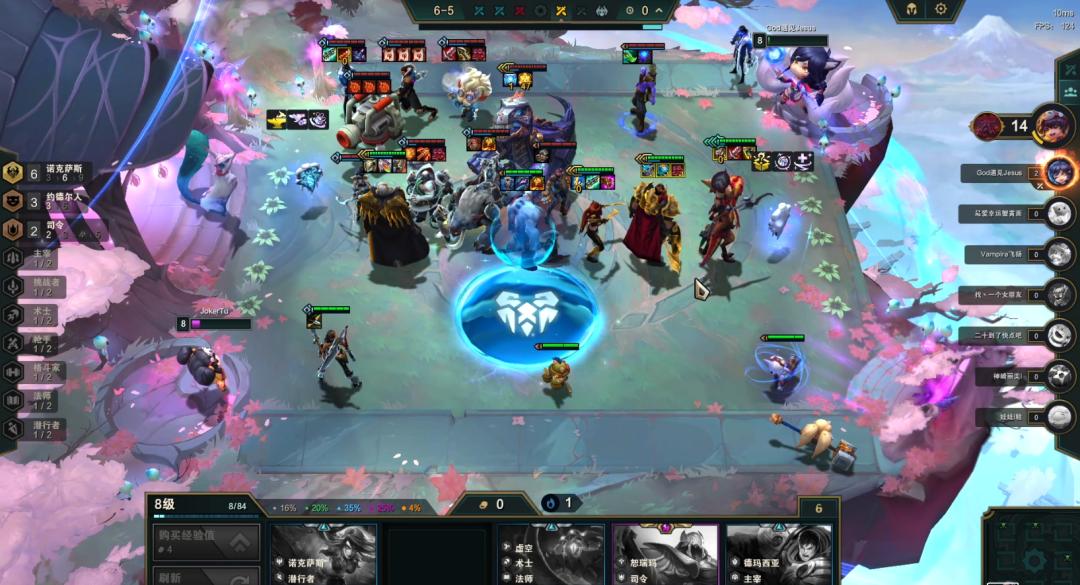The width and height of the screenshot is (1080, 585).
Task: Refresh the shop with the 刷新 button
Action: (x=203, y=575)
